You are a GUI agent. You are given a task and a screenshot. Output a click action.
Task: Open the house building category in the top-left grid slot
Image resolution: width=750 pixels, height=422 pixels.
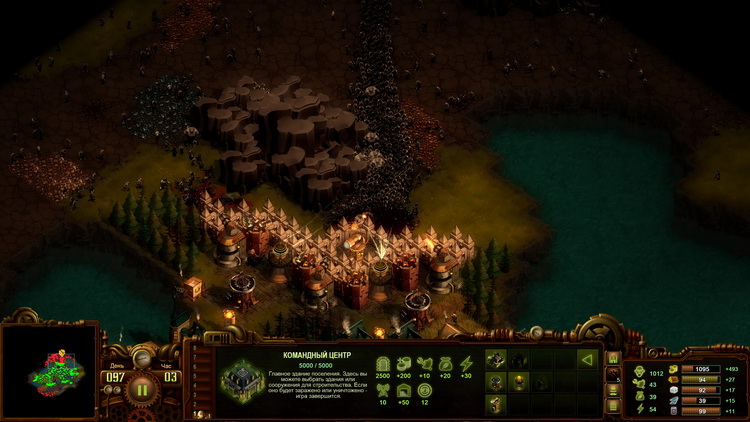click(497, 358)
